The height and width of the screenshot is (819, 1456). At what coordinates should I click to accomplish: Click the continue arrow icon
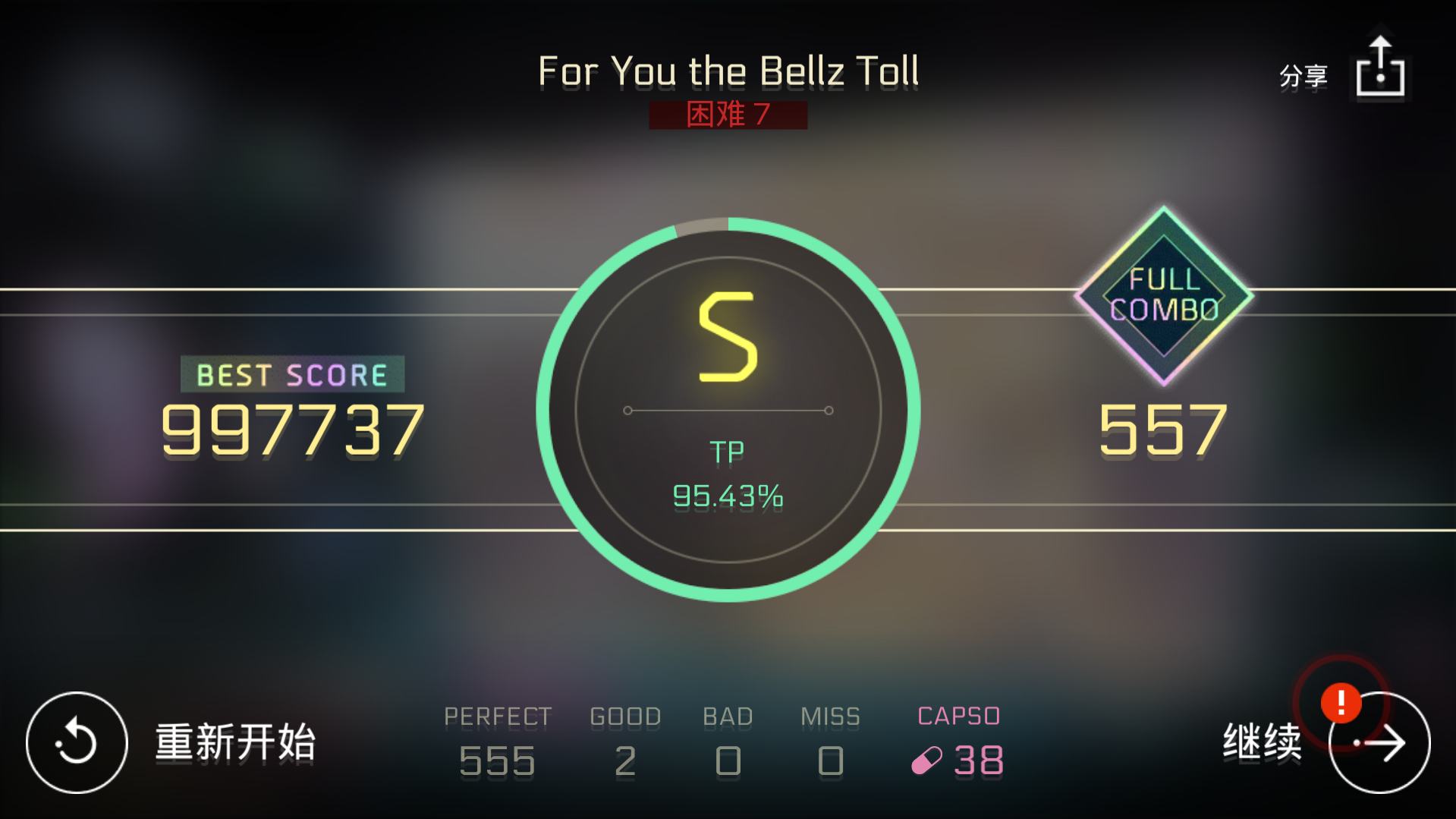(1381, 742)
